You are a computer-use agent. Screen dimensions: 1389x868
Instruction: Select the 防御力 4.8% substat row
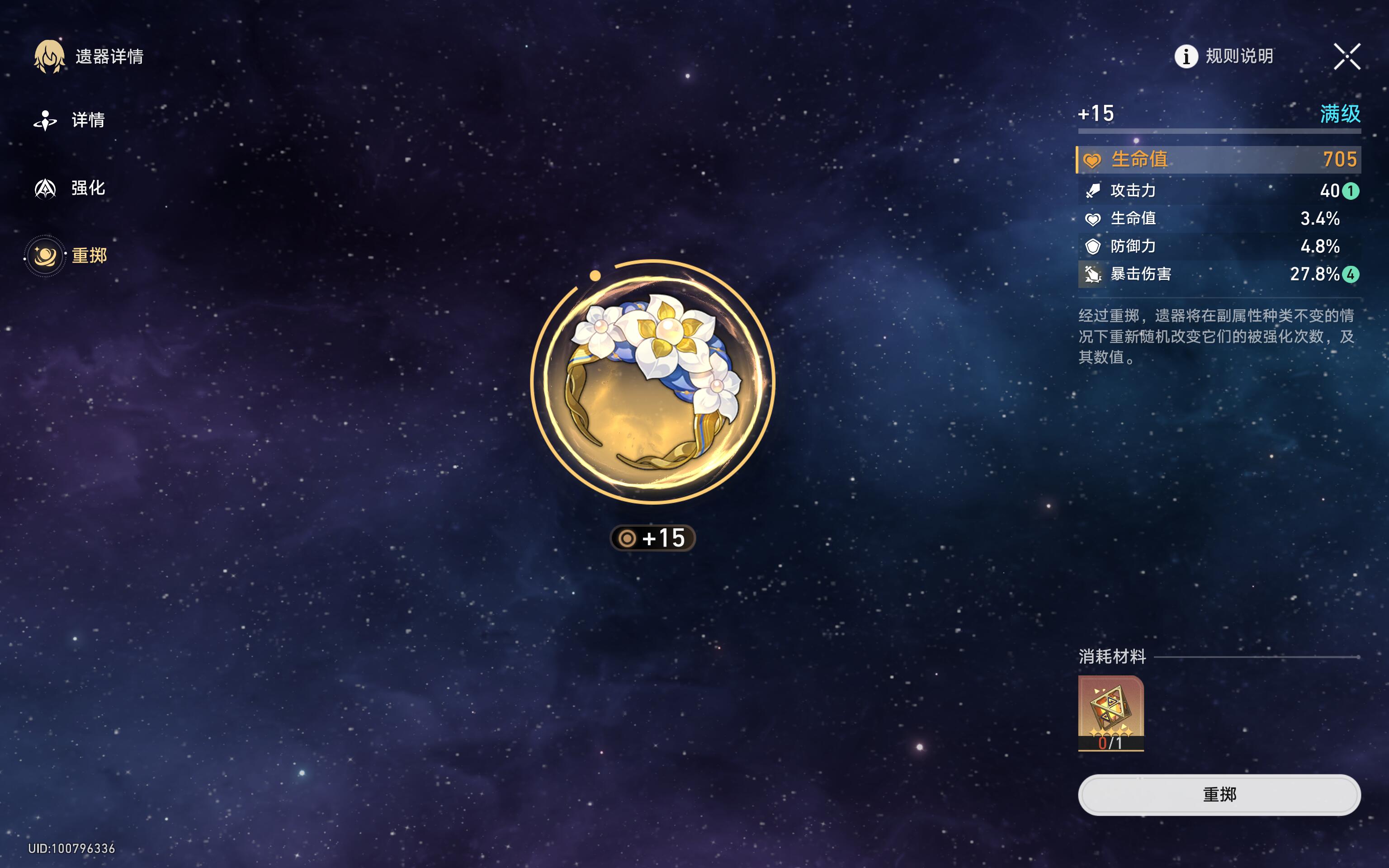click(1219, 246)
